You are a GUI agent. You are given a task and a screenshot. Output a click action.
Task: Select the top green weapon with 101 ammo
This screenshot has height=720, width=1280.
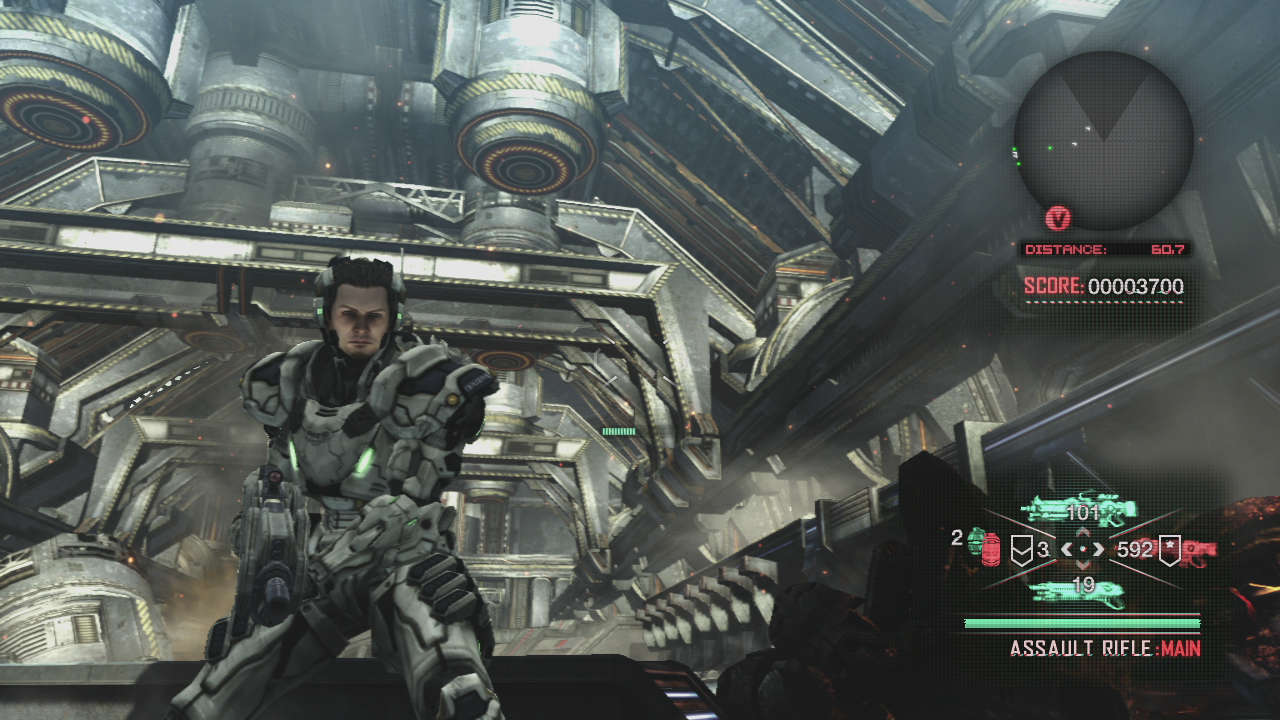pos(1082,512)
